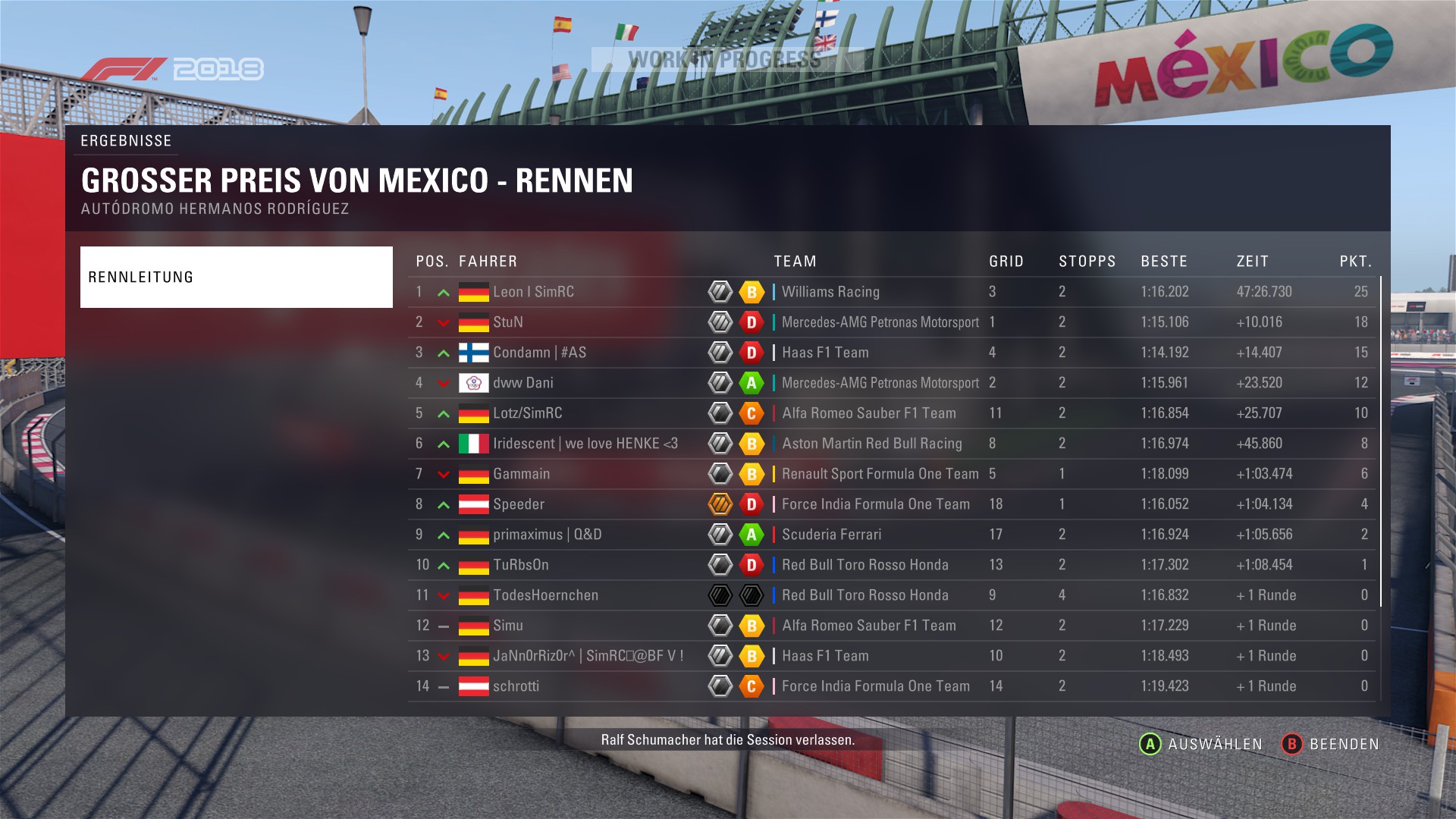Select the Rennleitung menu entry

click(236, 277)
